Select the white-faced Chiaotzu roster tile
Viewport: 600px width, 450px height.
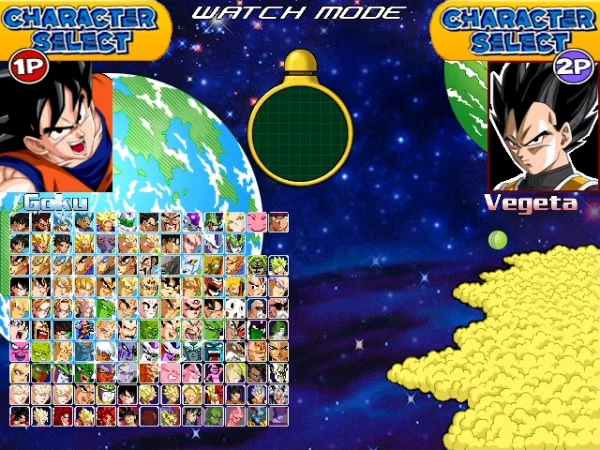point(235,308)
